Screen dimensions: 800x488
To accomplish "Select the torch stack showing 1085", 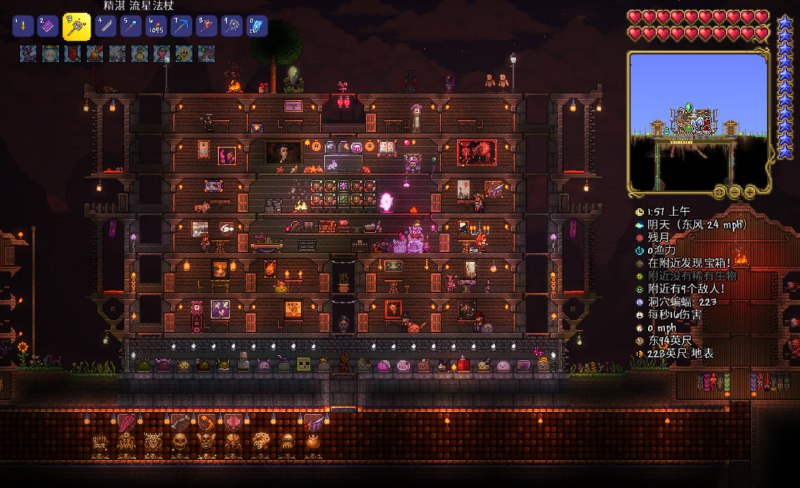I will 156,26.
